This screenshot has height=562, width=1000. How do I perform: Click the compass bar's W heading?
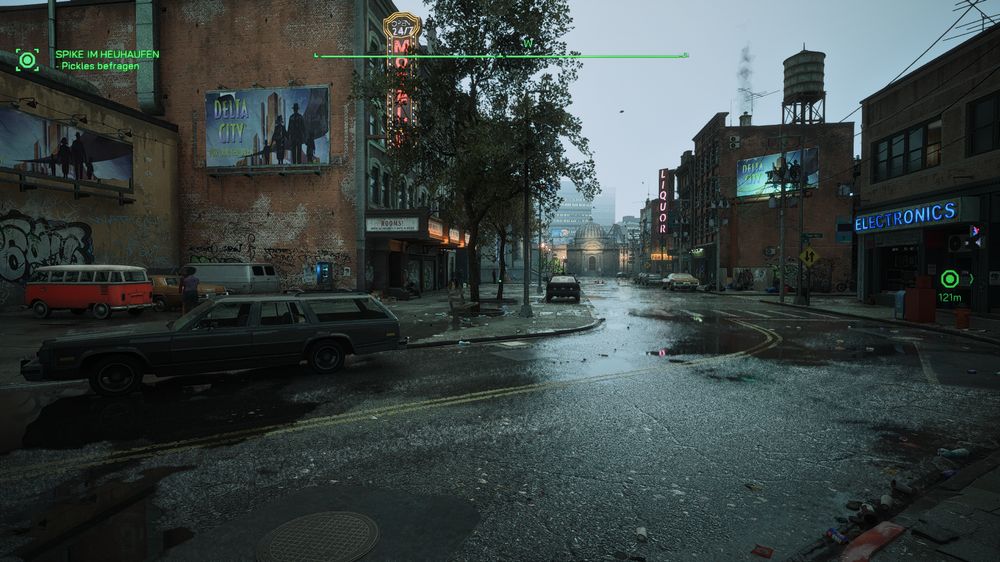pyautogui.click(x=528, y=44)
